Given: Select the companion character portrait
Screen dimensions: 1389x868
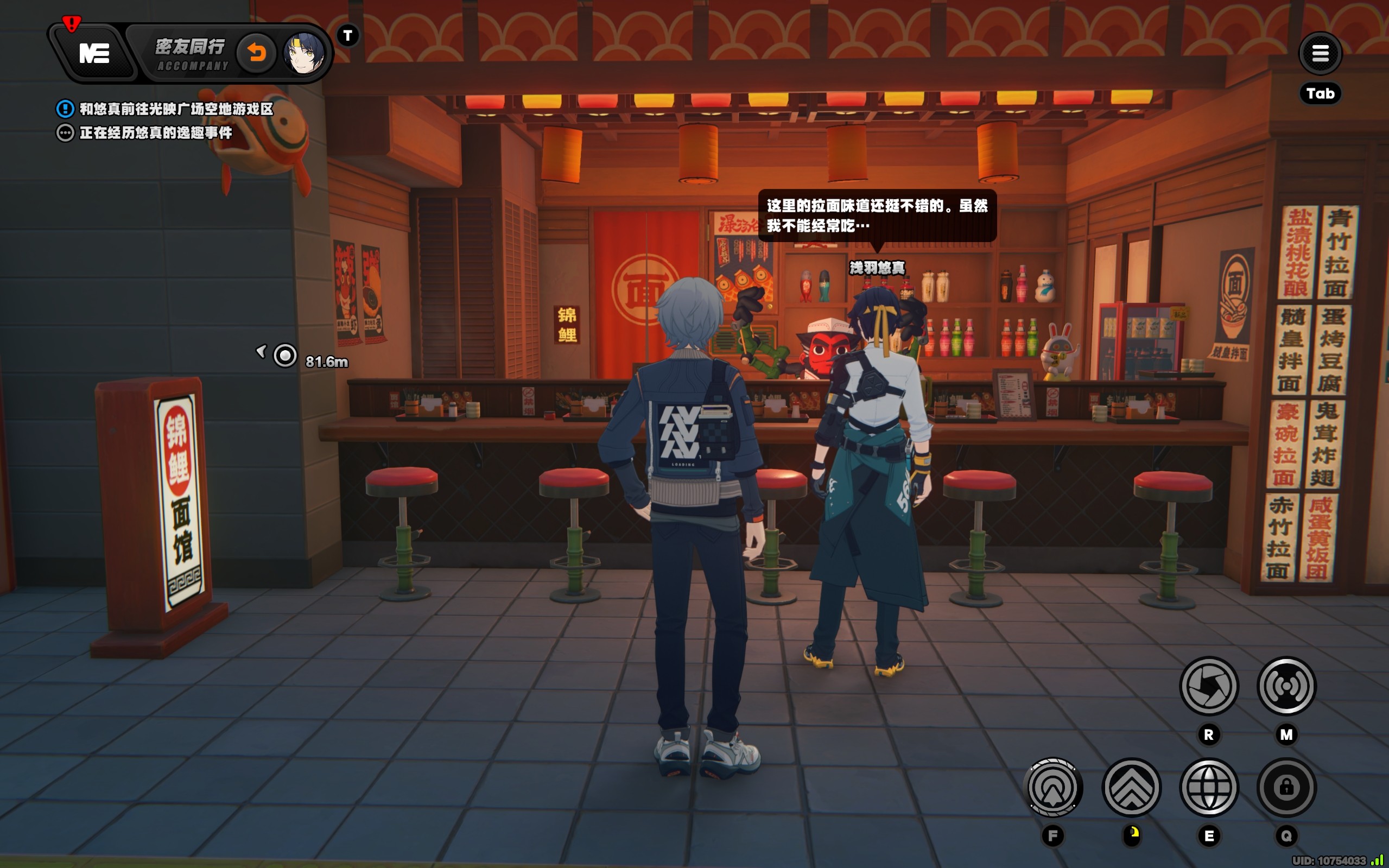Looking at the screenshot, I should click(303, 53).
